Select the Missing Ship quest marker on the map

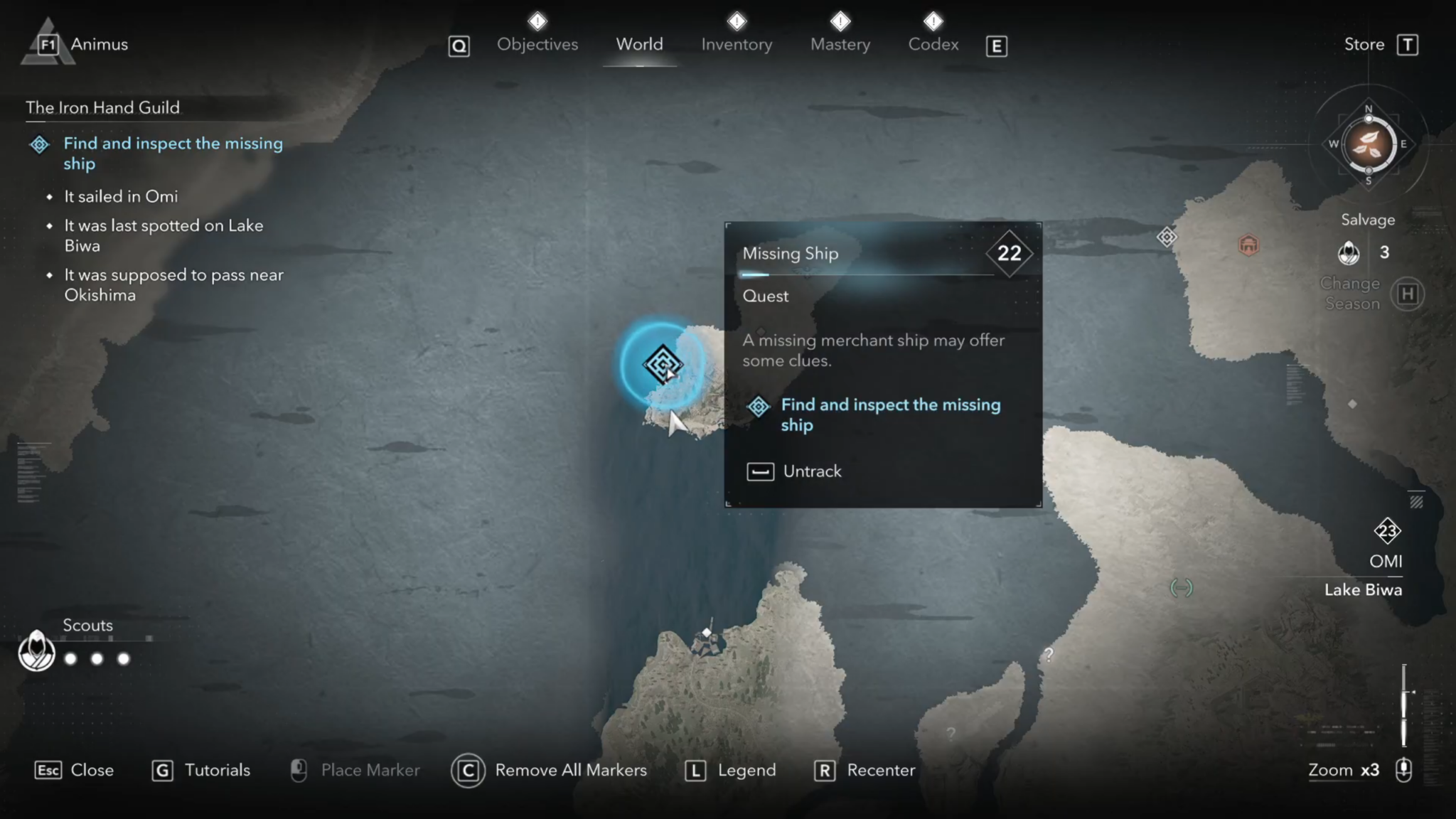(x=661, y=365)
